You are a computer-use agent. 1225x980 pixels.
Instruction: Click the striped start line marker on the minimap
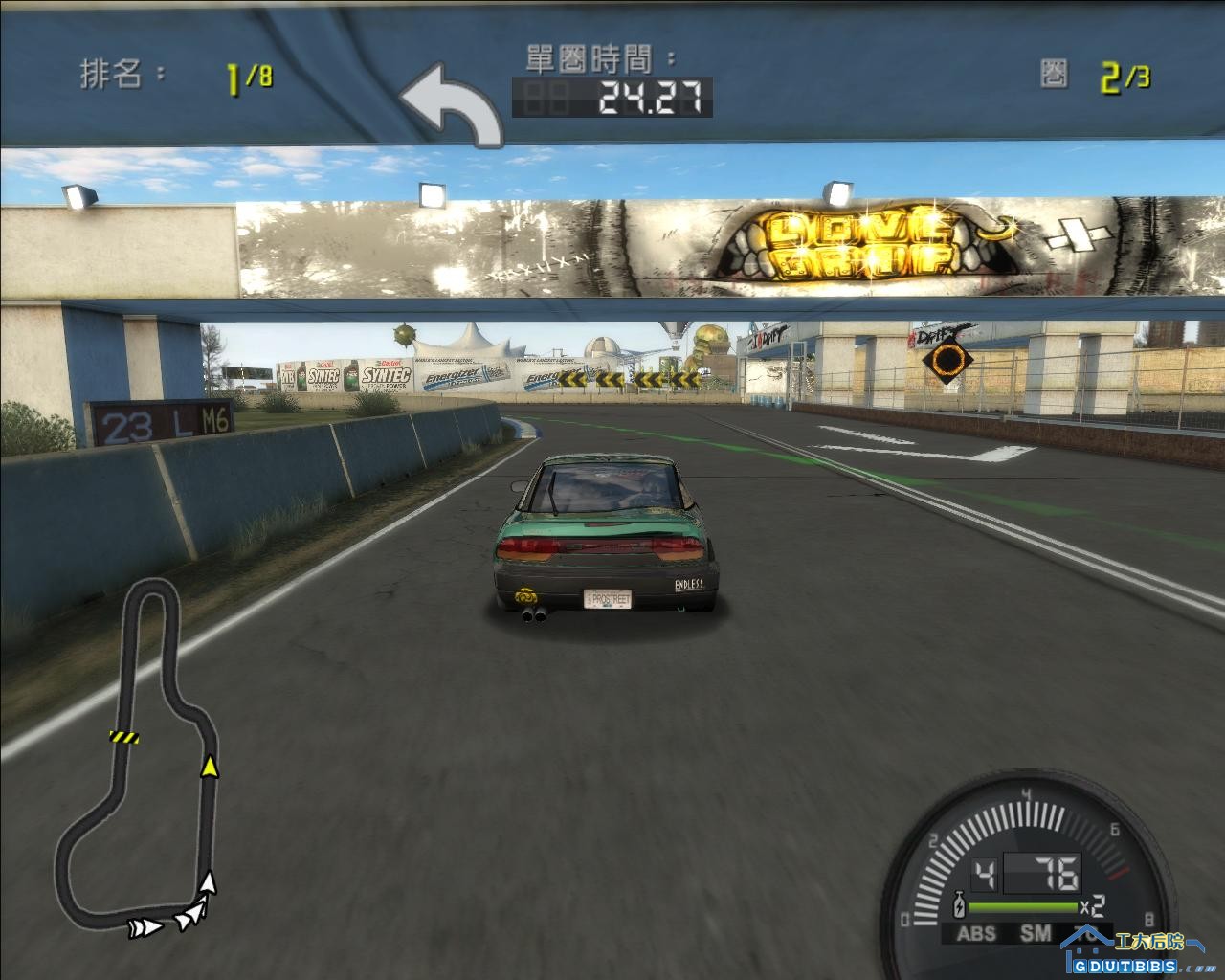(x=124, y=737)
